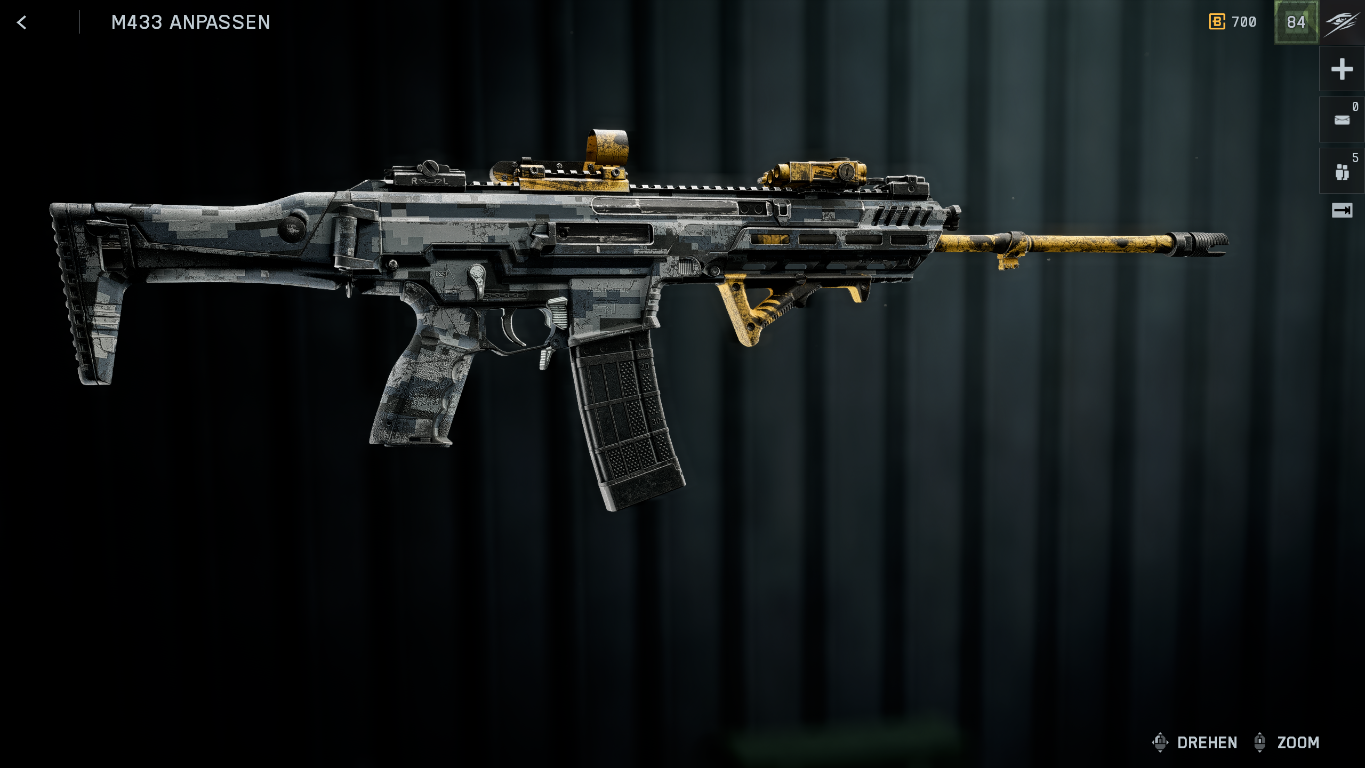Select the player level badge showing 84
The height and width of the screenshot is (768, 1365).
pos(1296,22)
